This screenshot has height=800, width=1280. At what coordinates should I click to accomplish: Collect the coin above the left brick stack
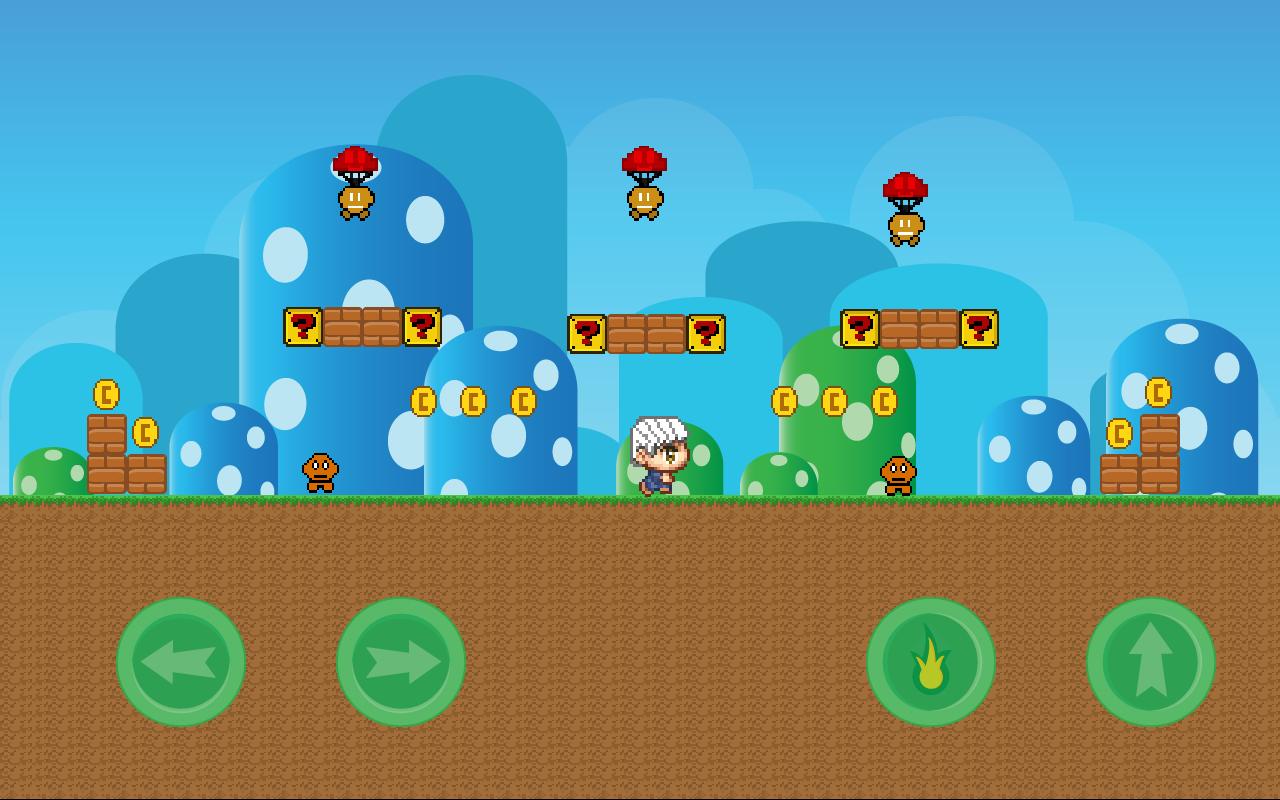[105, 393]
